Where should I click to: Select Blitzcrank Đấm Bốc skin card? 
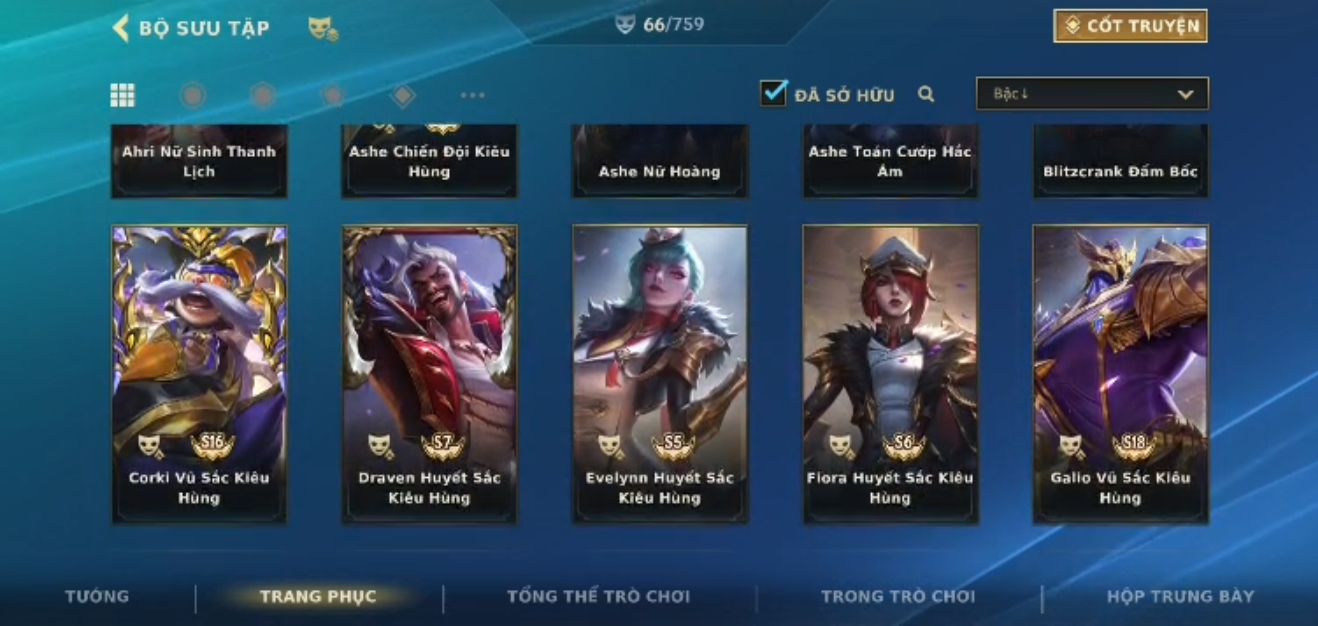pos(1120,163)
